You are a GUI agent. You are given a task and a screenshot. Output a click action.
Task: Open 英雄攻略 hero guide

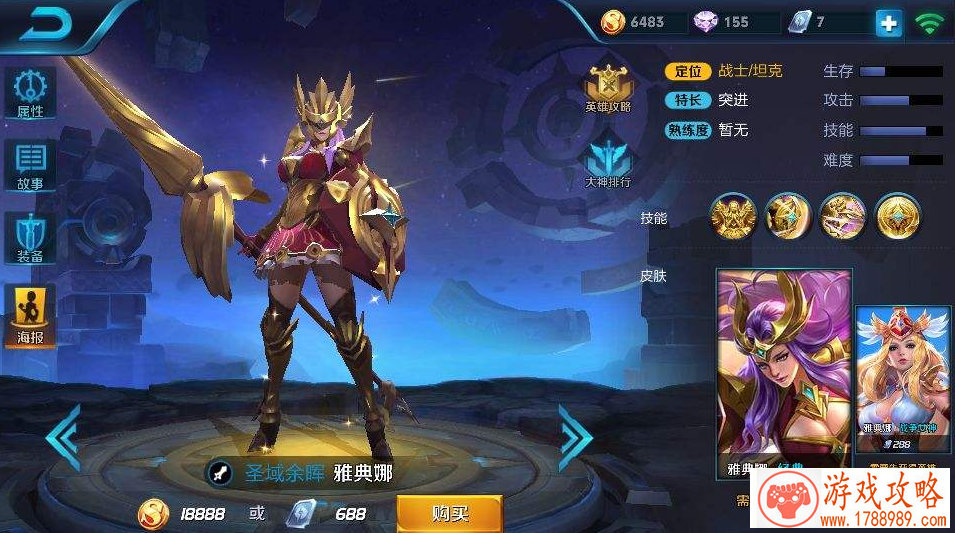608,89
